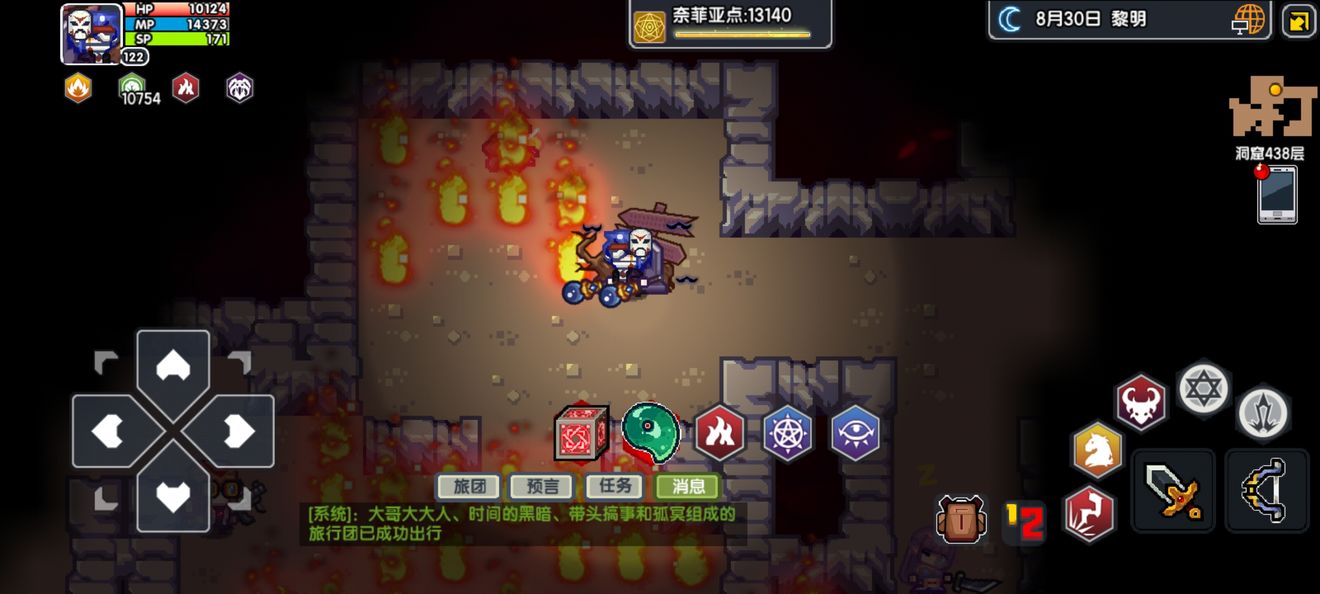Viewport: 1320px width, 594px height.
Task: Use the red rune cube item
Action: (x=582, y=434)
